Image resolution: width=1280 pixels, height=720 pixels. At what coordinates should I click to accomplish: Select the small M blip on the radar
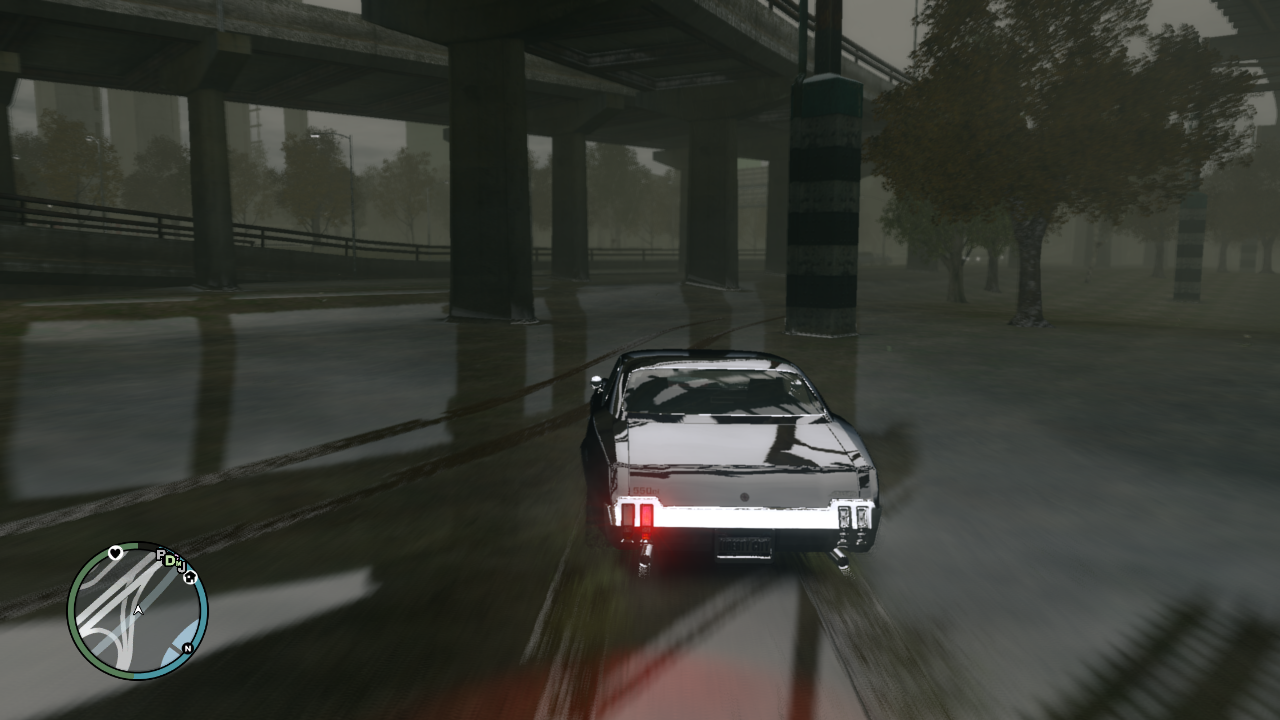coord(179,563)
